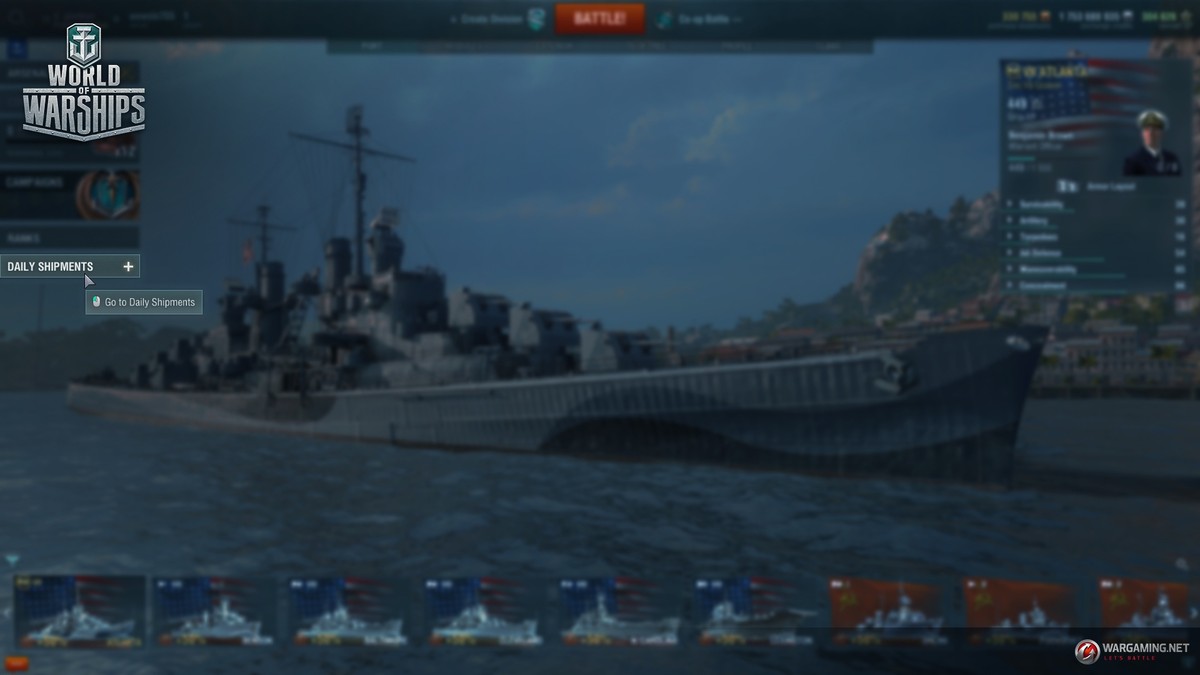
Task: Expand Daily Shipments with the plus icon
Action: click(128, 267)
